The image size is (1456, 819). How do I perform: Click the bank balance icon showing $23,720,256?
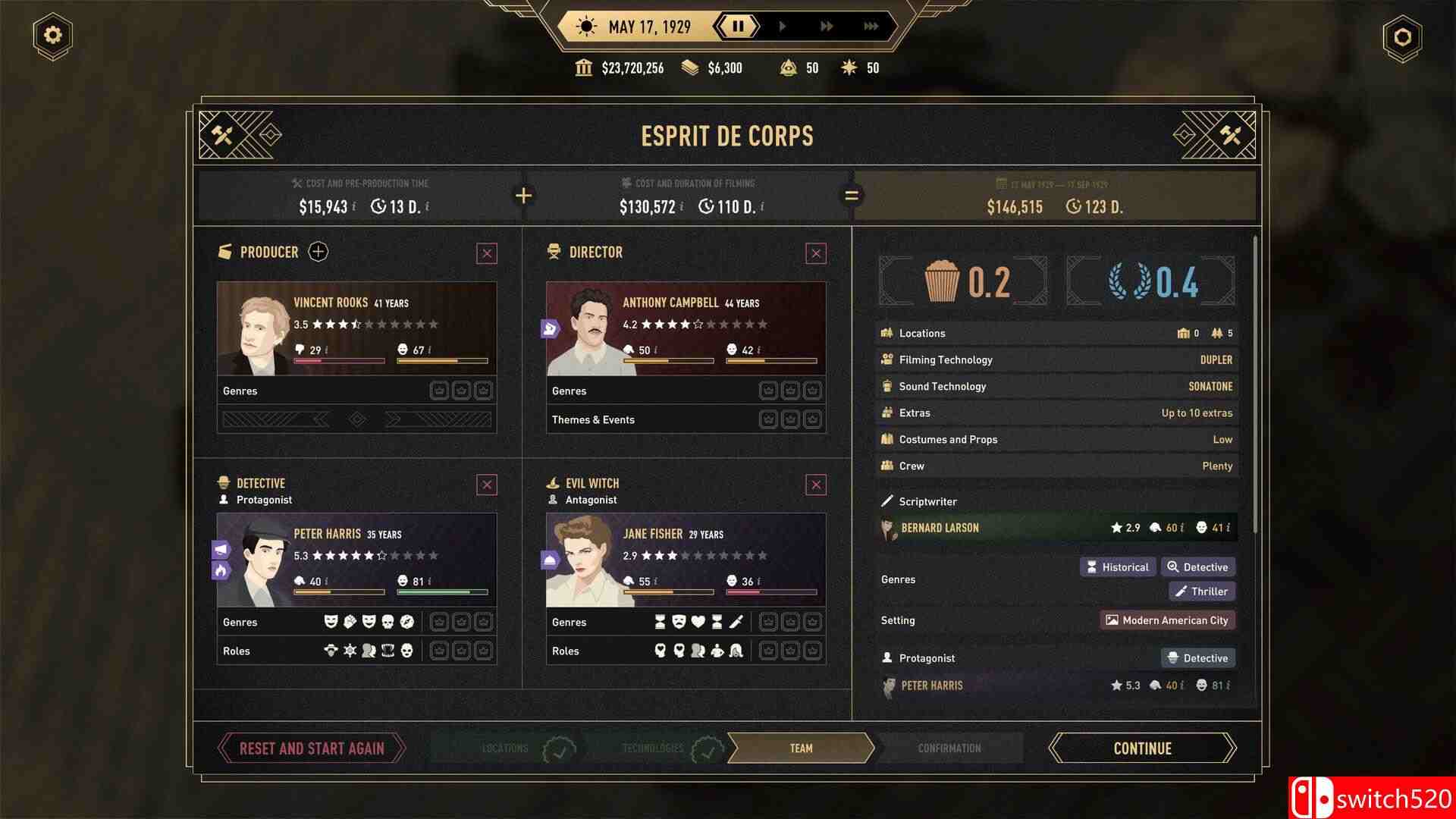[583, 67]
